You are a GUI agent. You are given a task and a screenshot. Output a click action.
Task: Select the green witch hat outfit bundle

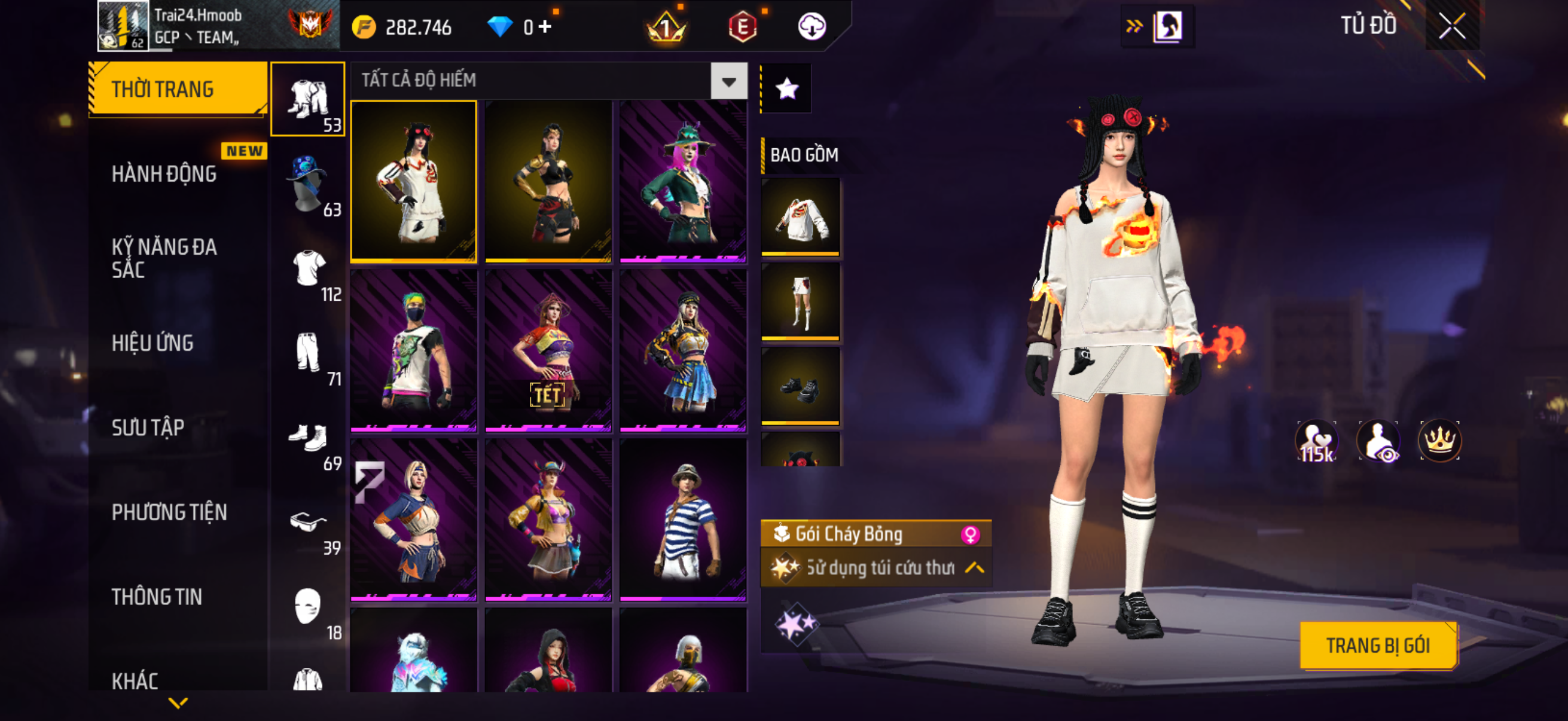(x=683, y=181)
